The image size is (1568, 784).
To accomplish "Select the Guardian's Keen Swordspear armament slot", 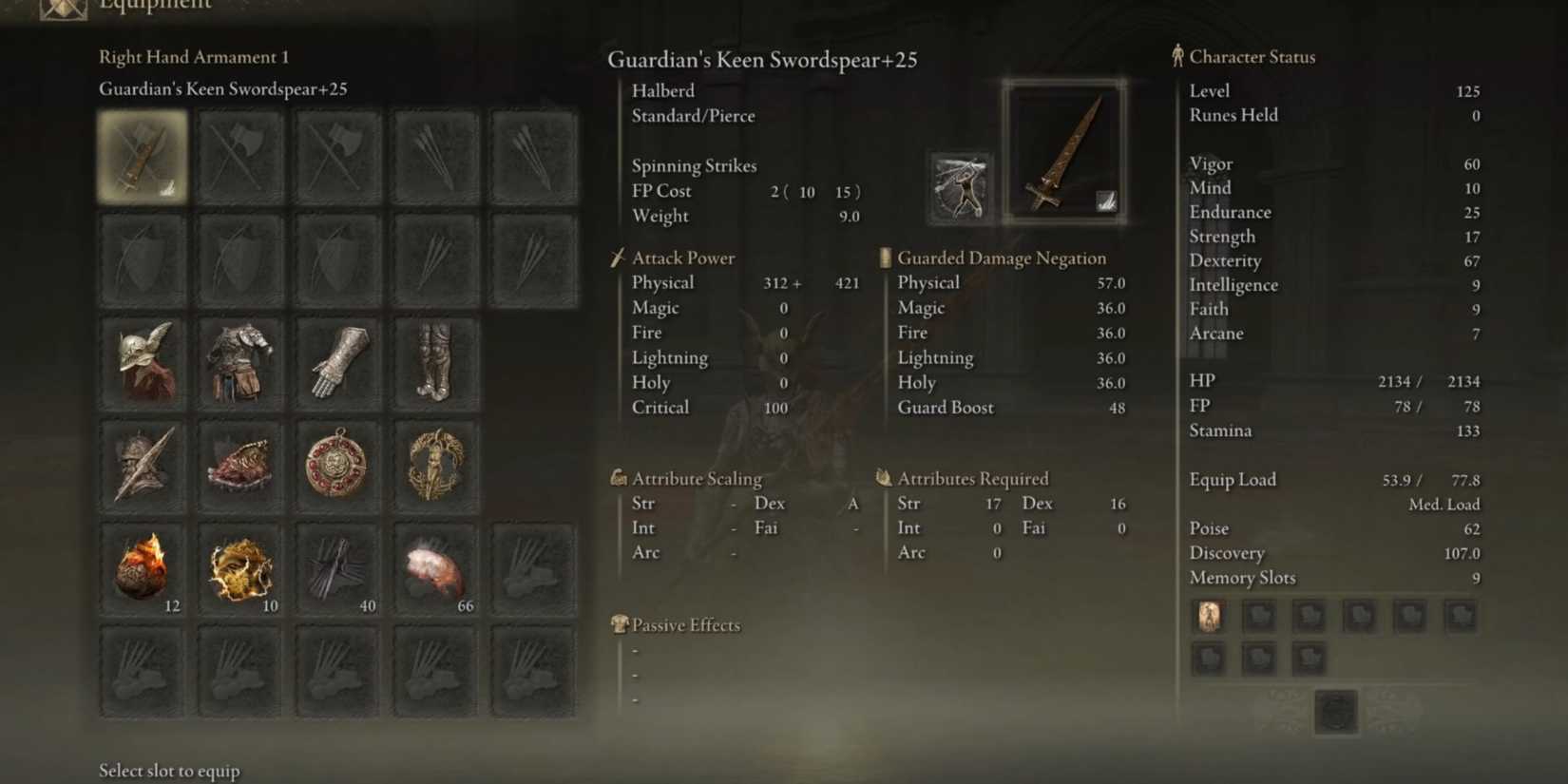I will click(143, 155).
